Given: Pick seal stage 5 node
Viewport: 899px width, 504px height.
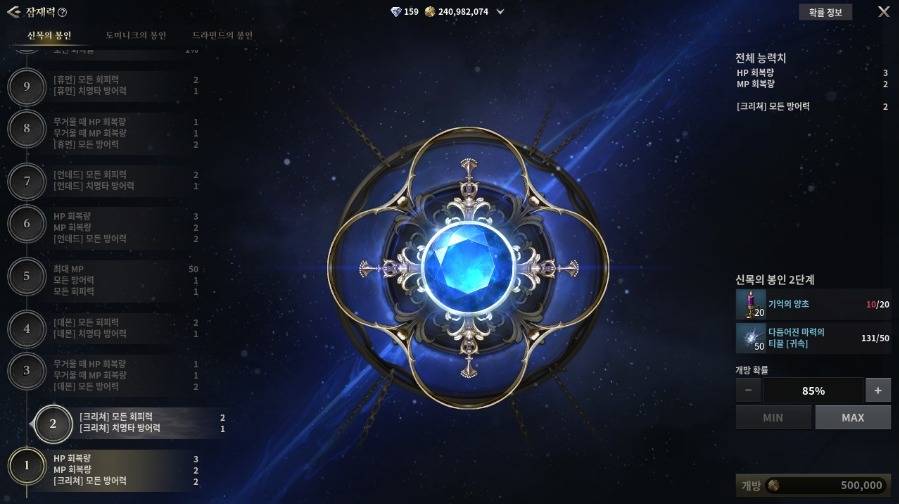Looking at the screenshot, I should point(26,274).
